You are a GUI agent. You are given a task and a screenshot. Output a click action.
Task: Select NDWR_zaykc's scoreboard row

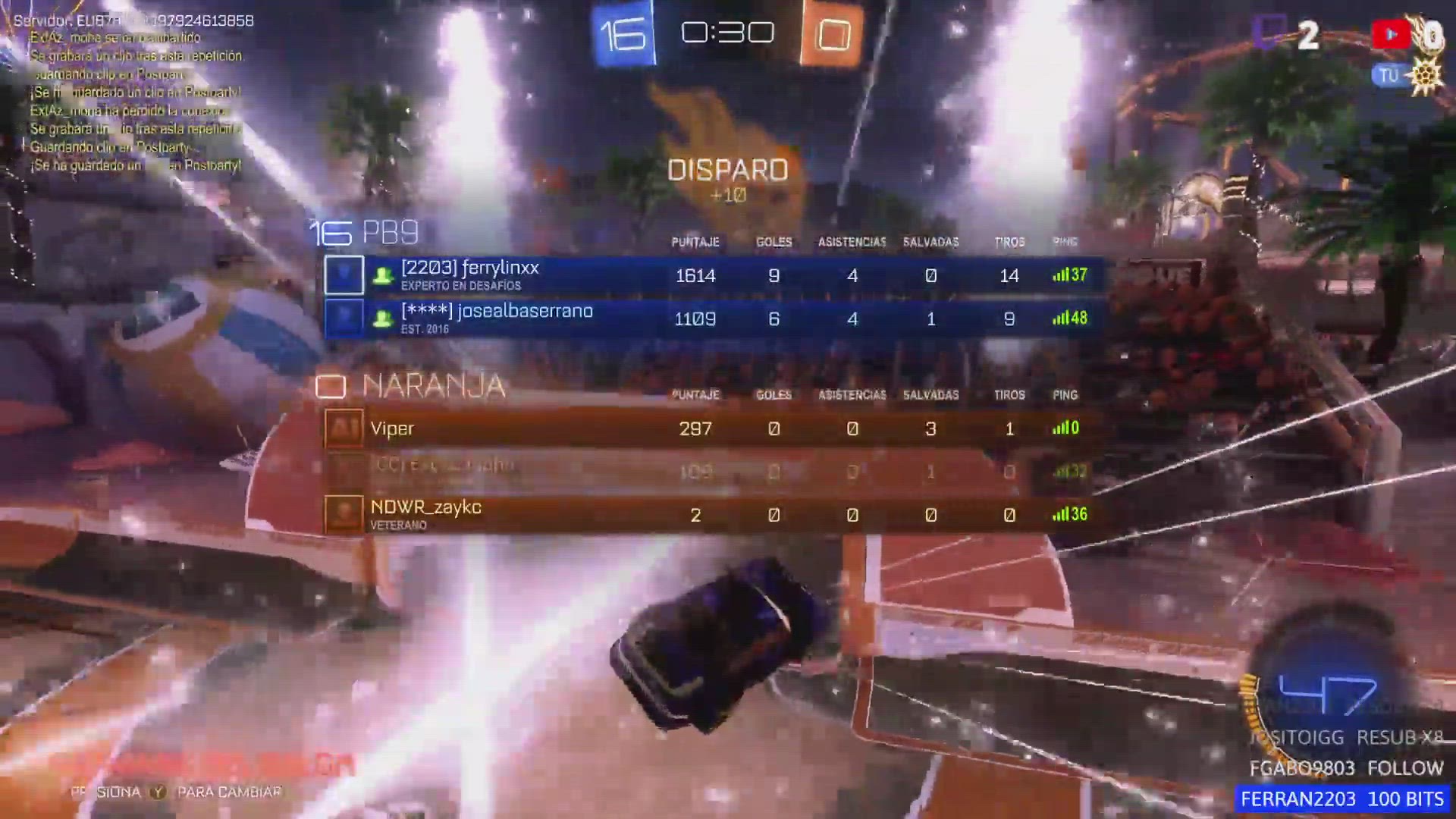[713, 515]
